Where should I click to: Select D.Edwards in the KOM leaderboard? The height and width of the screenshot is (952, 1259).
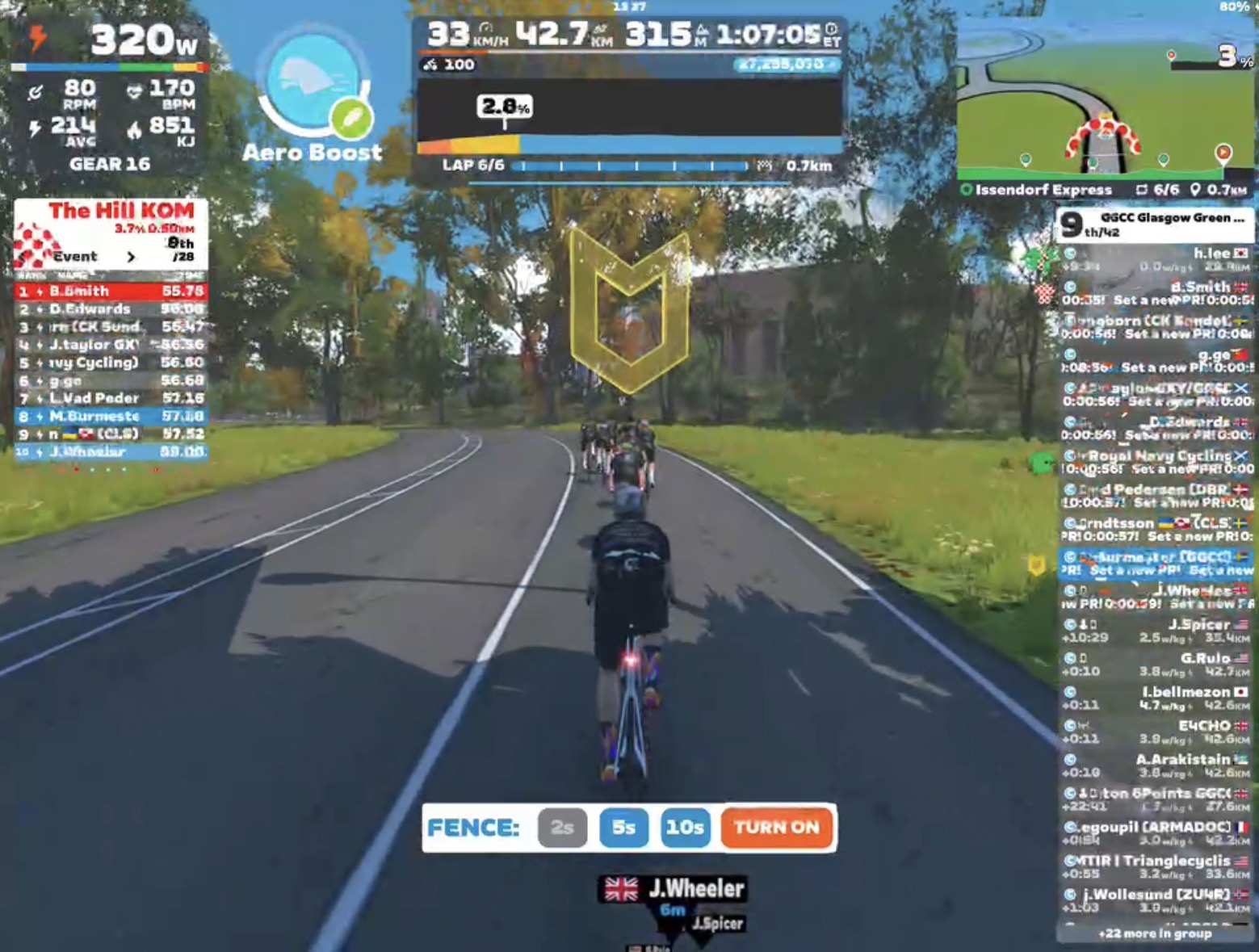pyautogui.click(x=111, y=309)
